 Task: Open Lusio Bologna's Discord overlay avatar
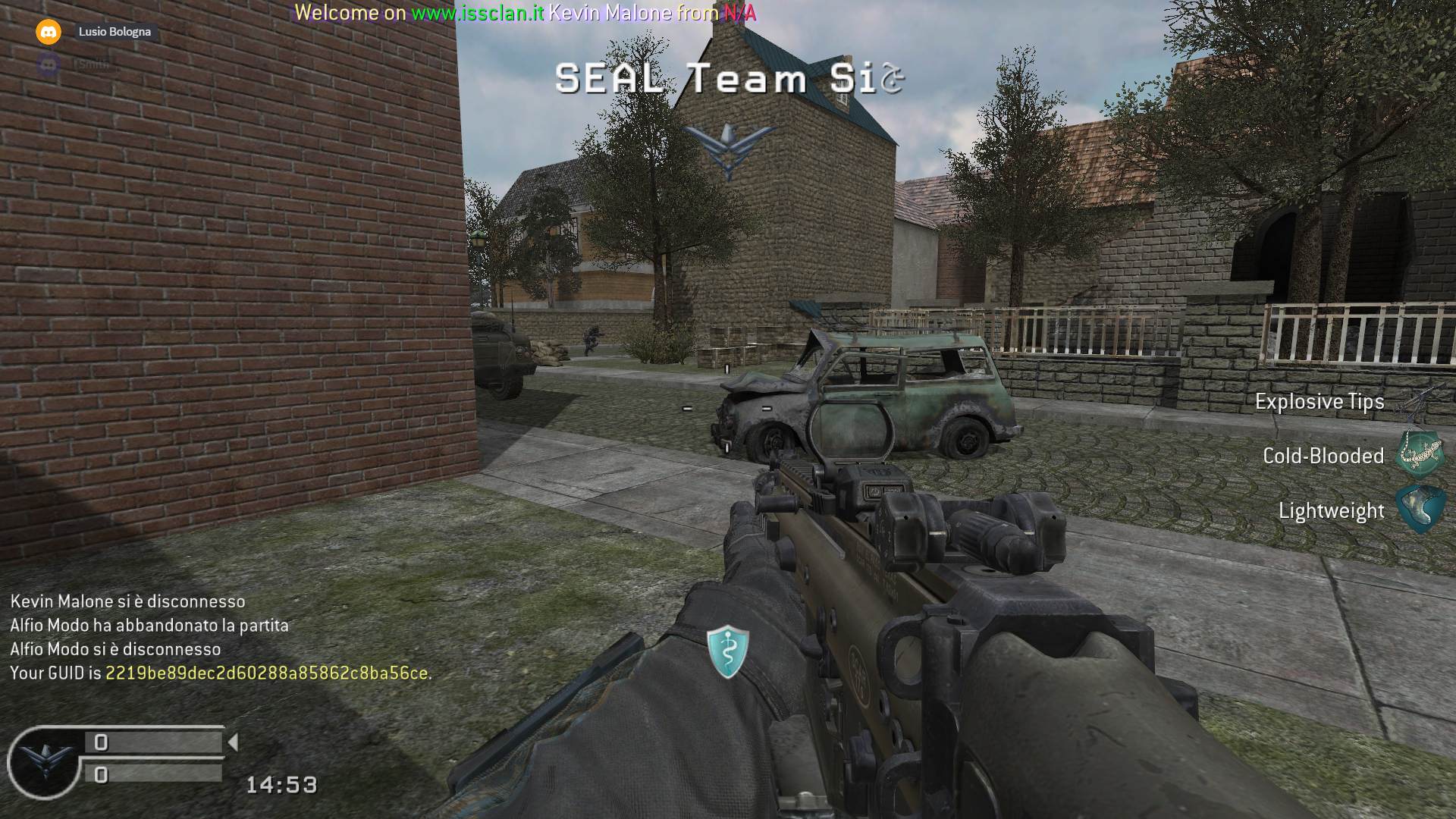point(49,32)
